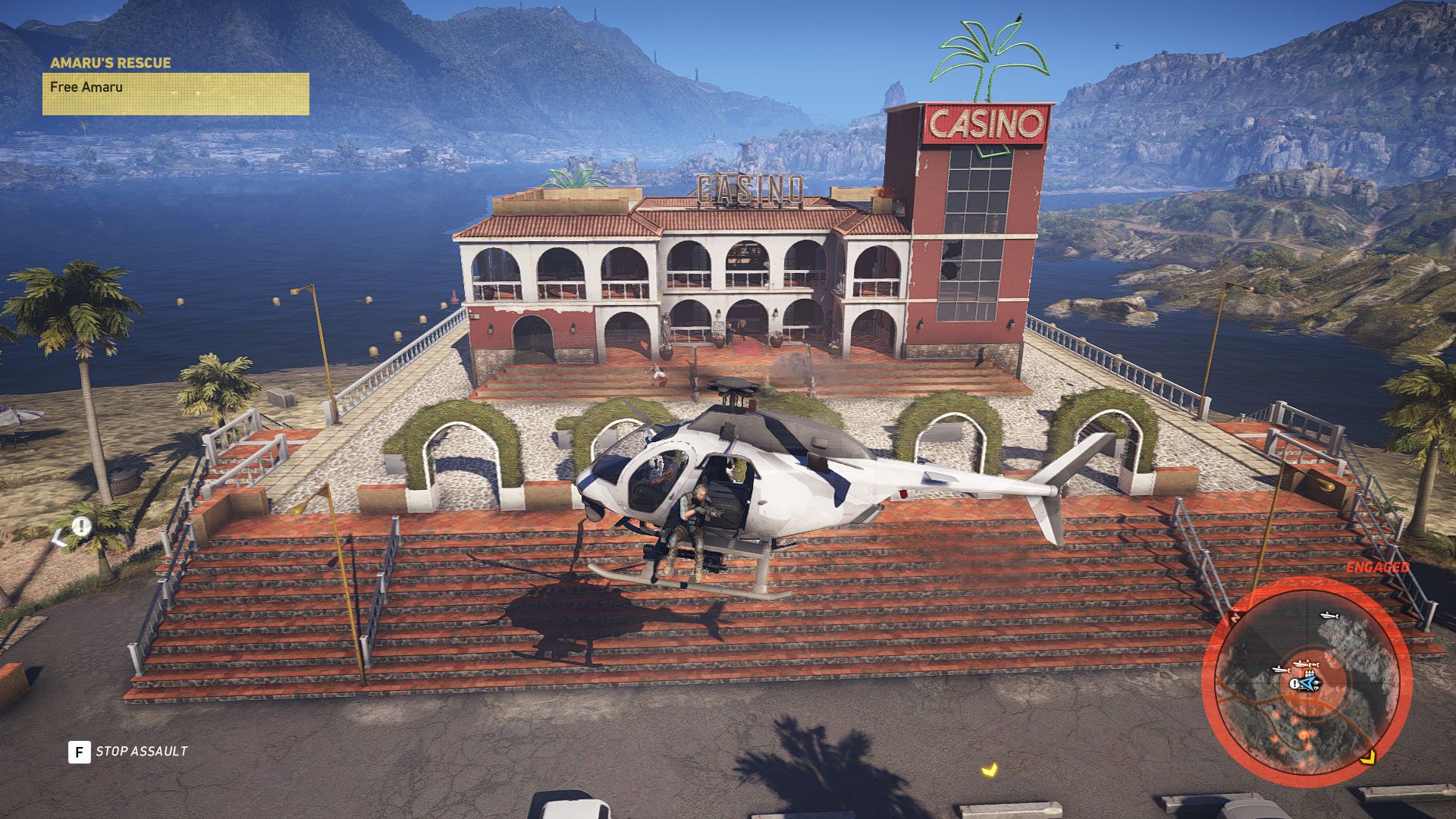The height and width of the screenshot is (819, 1456).
Task: Click the yellow waypoint chevron on the minimap edge
Action: 1368,758
